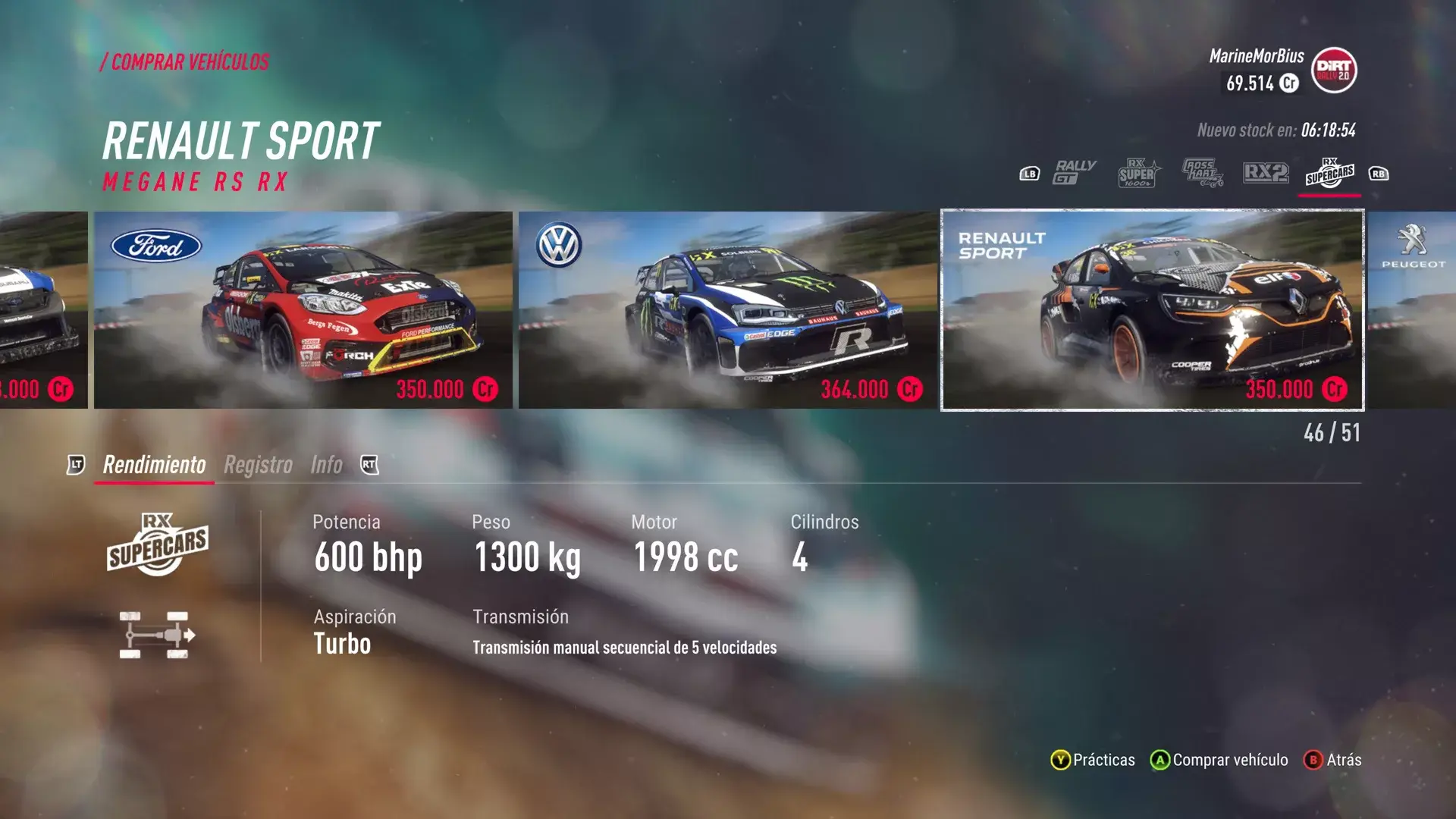Go back with the Atrás option
The image size is (1456, 819).
pos(1333,760)
